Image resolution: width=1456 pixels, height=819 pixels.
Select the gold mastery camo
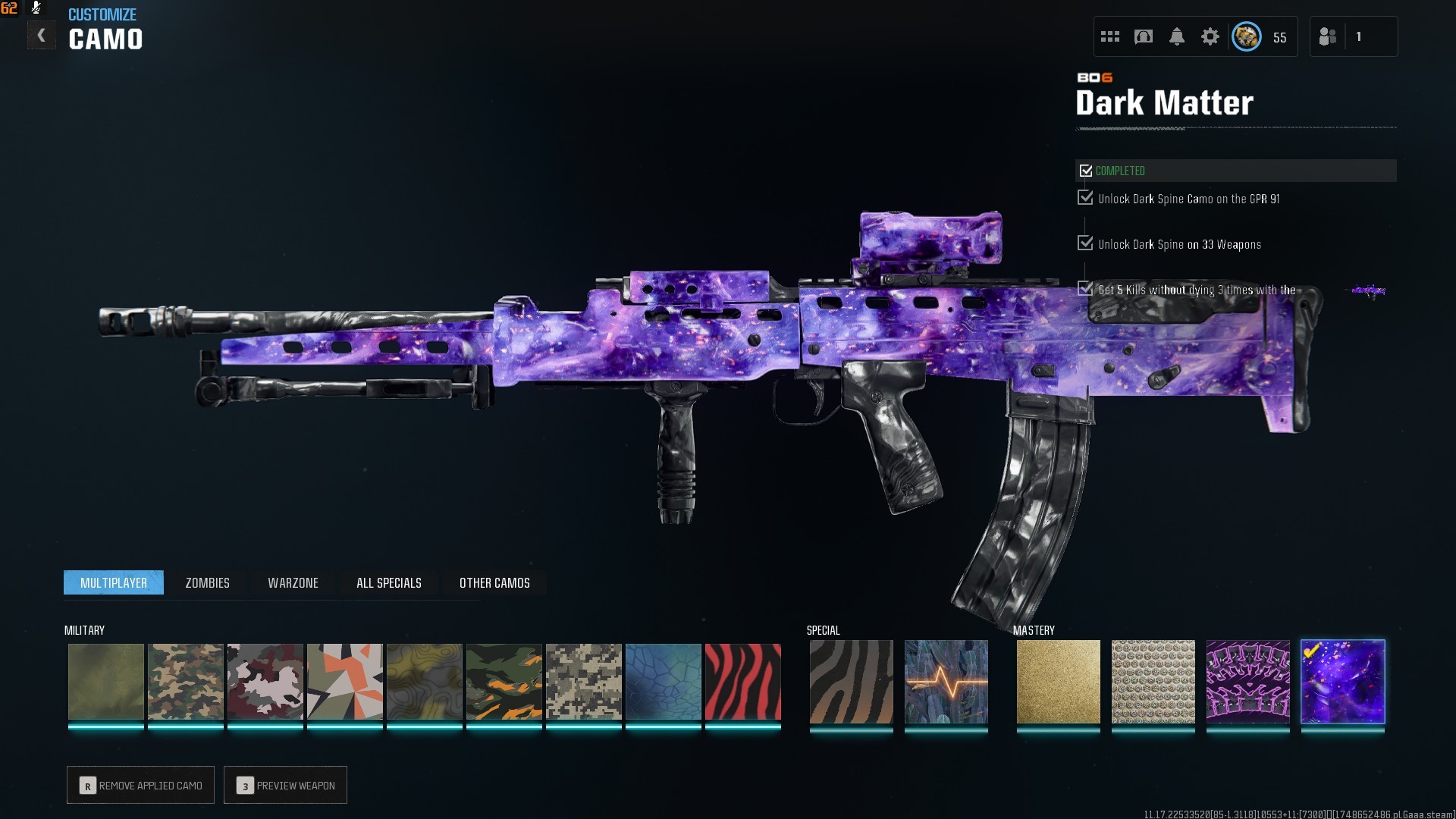(1058, 682)
